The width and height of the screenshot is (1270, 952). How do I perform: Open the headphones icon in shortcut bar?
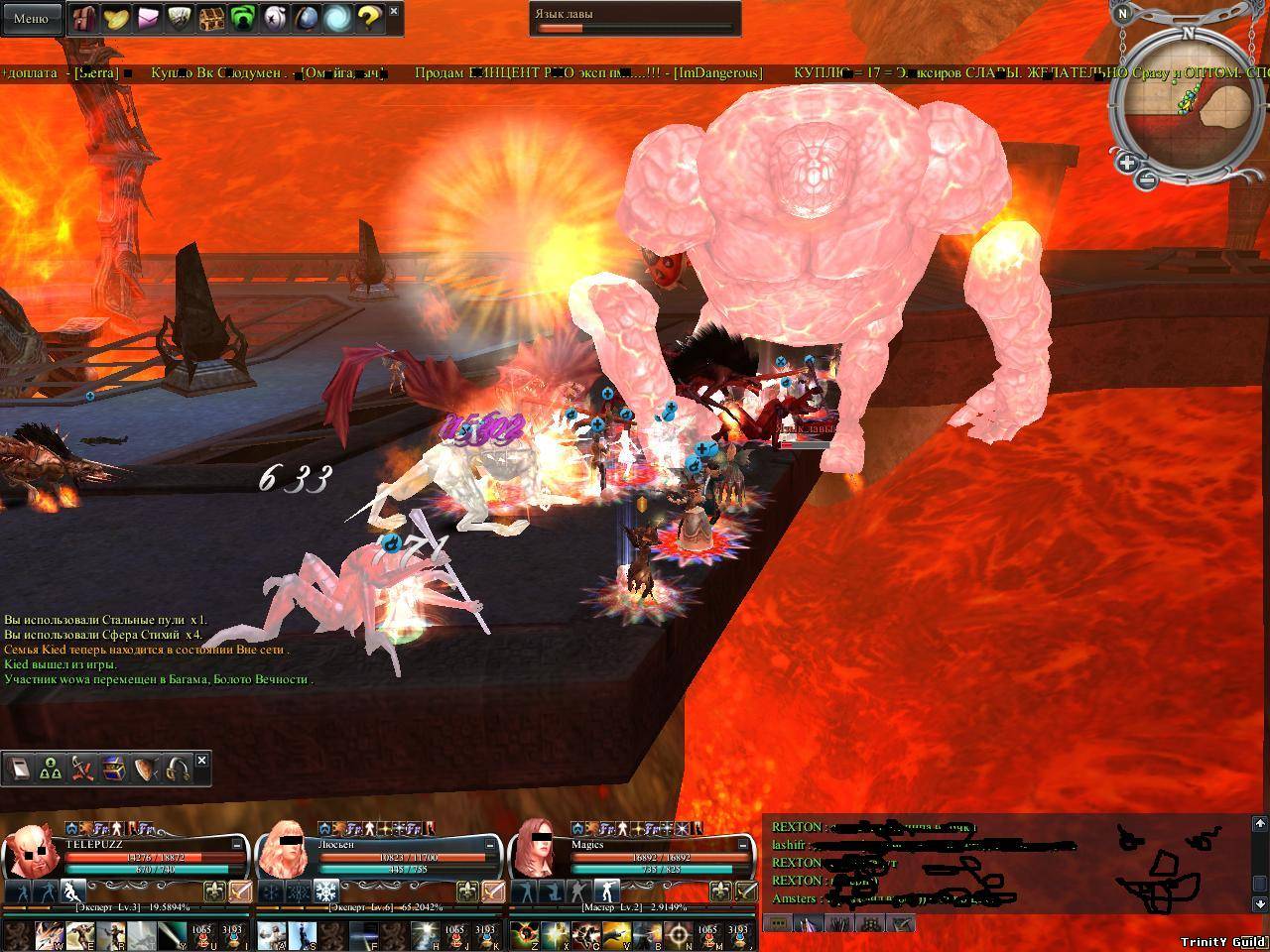179,770
